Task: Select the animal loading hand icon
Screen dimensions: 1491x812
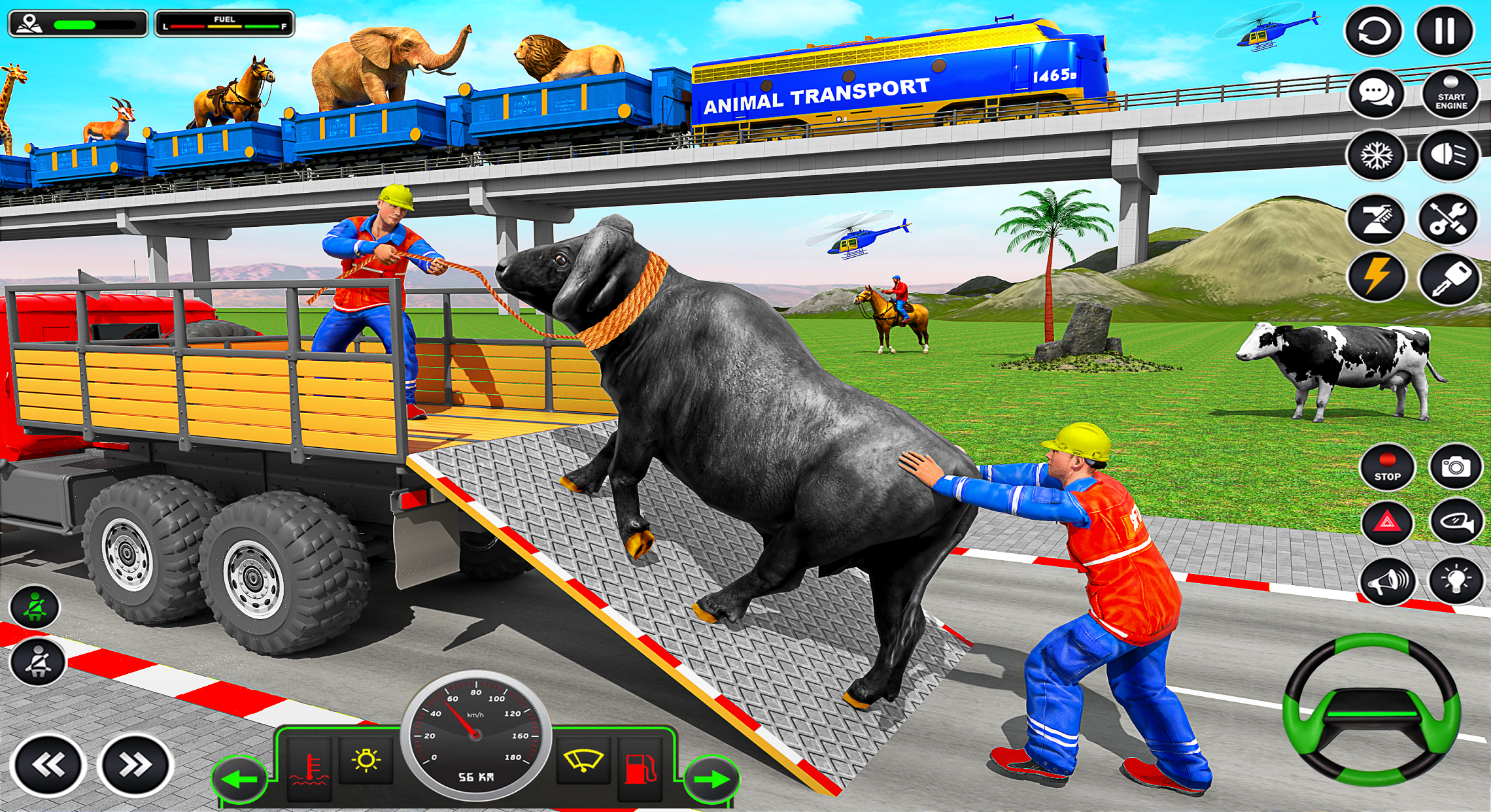Action: click(1376, 220)
